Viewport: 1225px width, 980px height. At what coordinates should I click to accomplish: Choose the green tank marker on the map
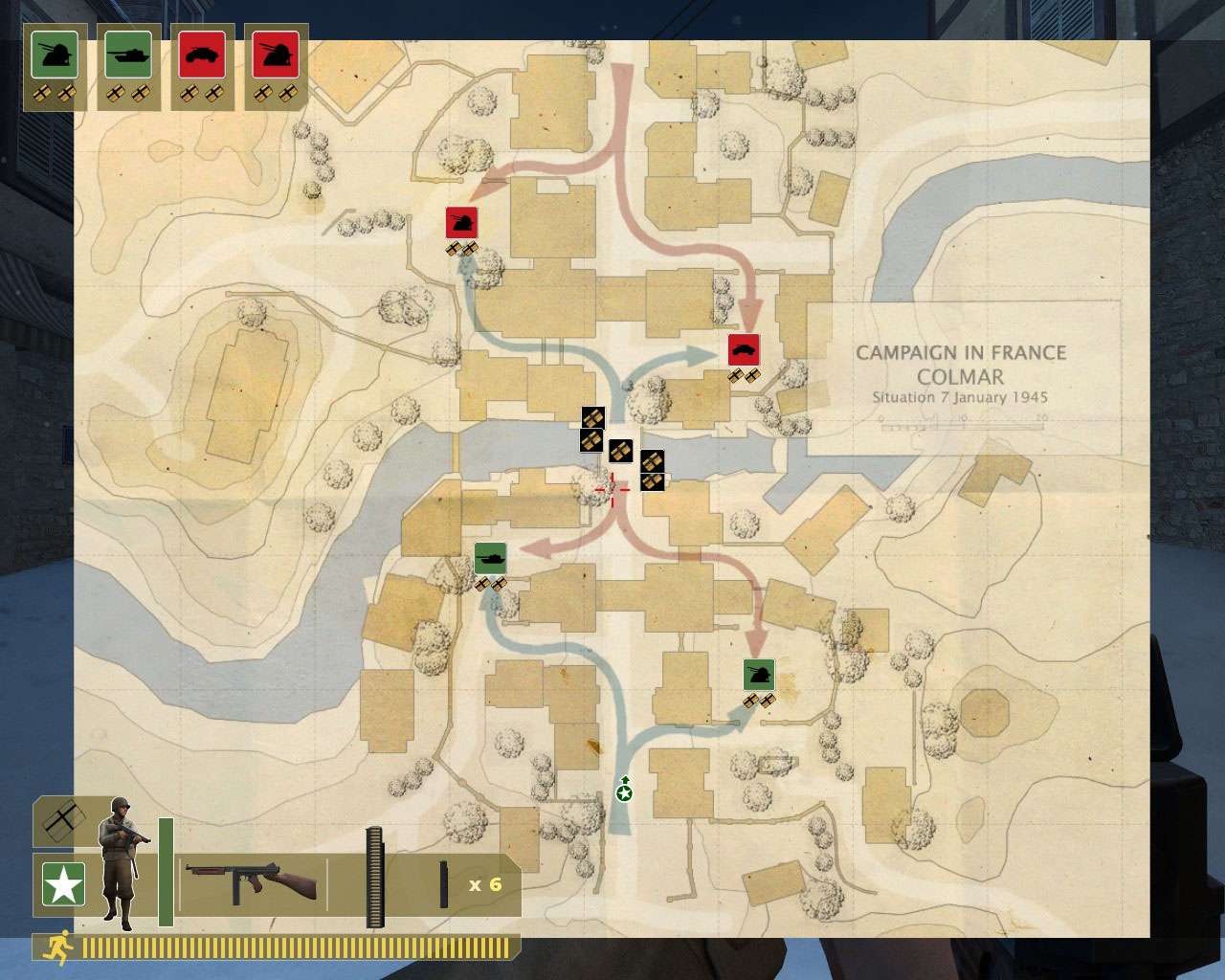490,558
